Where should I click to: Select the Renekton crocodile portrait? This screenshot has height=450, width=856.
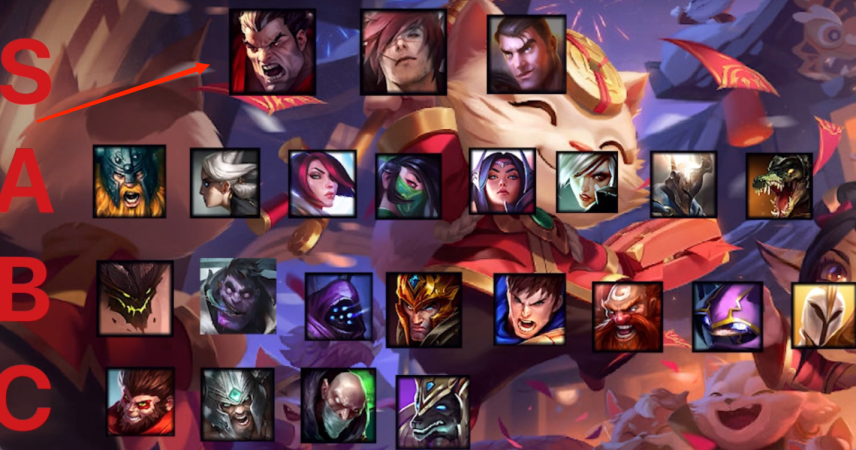(779, 185)
